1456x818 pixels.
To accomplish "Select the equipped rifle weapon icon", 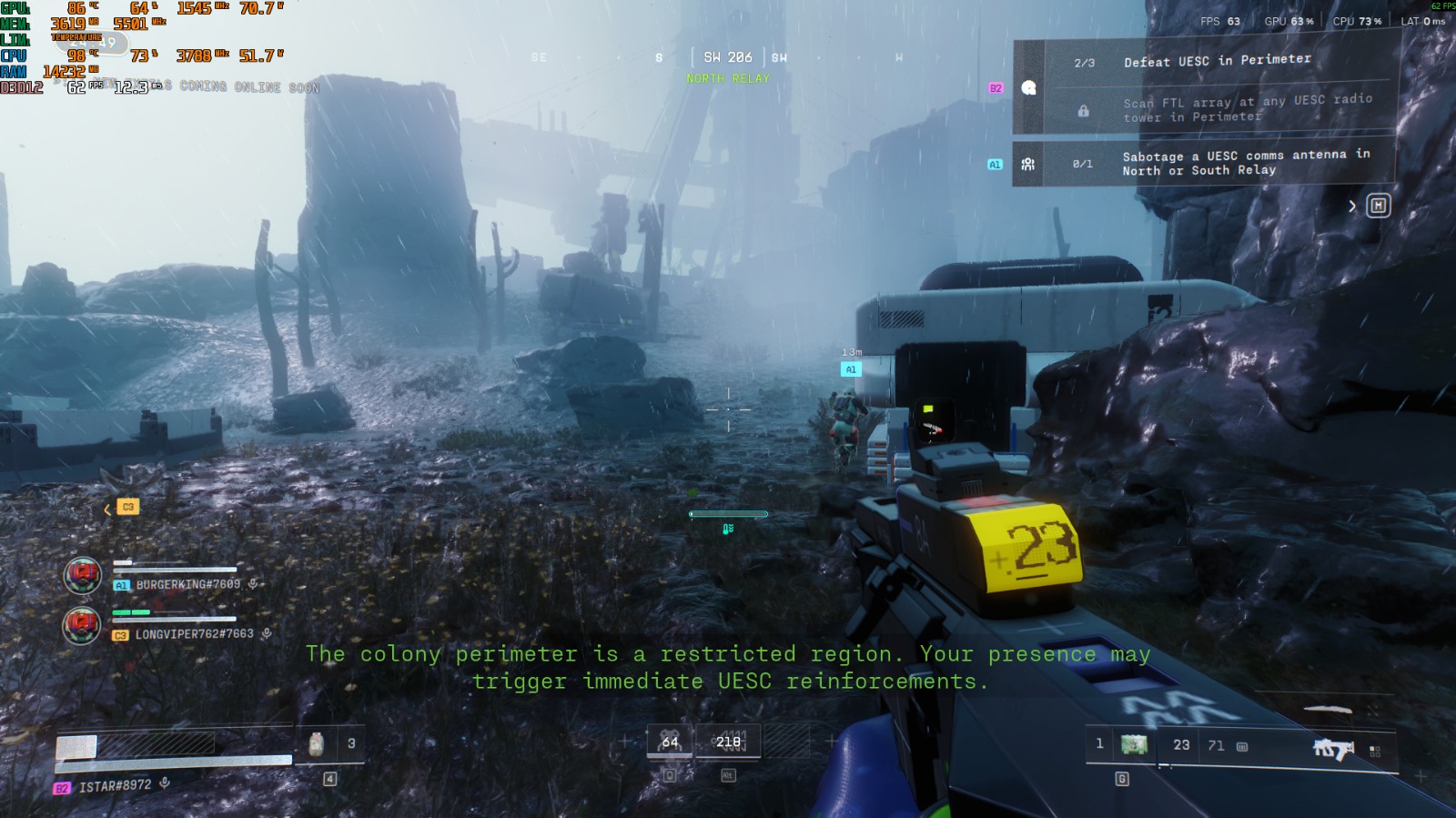I will tap(1333, 749).
